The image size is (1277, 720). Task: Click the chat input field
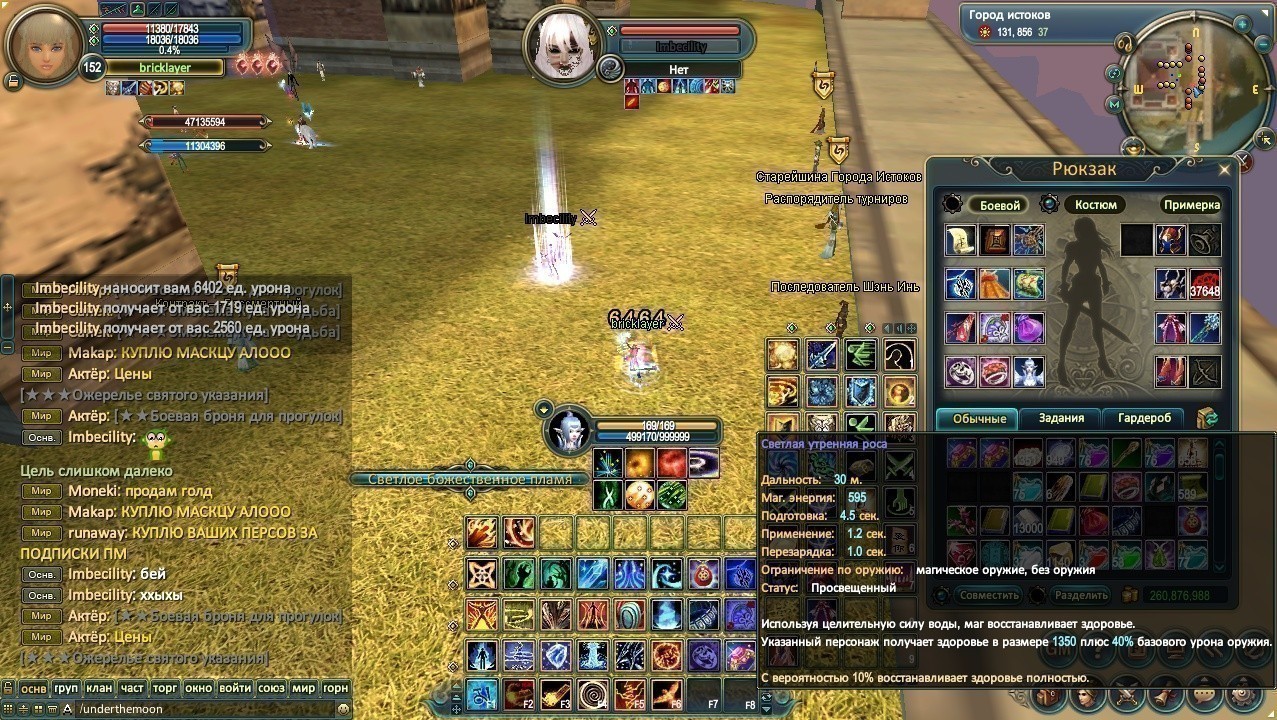click(200, 708)
